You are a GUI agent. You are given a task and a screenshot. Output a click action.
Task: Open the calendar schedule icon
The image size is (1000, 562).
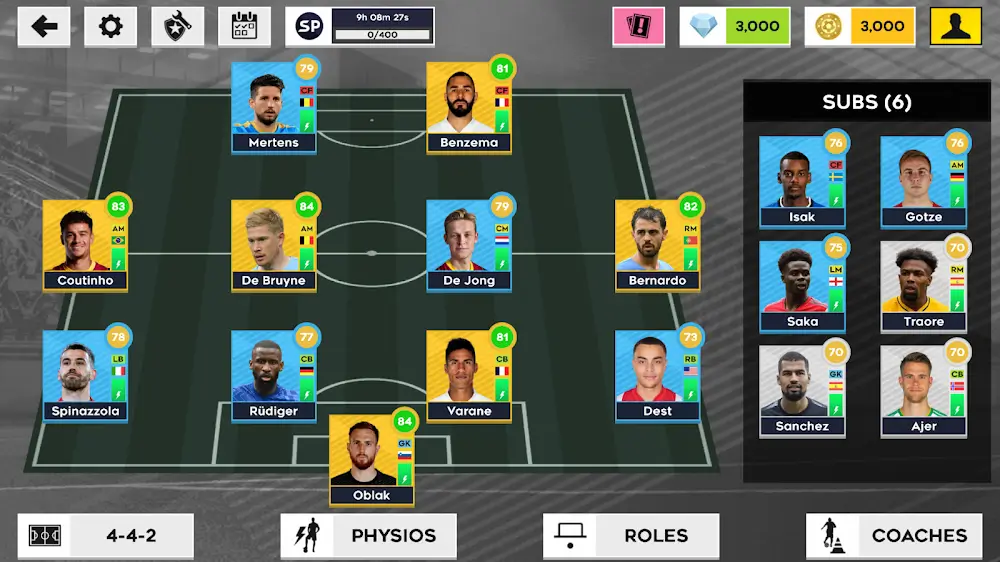coord(244,27)
